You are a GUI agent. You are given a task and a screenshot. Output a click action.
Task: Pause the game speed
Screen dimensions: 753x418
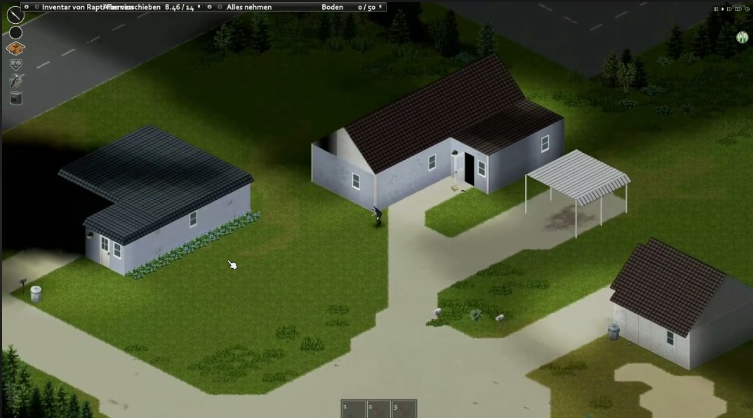click(716, 9)
